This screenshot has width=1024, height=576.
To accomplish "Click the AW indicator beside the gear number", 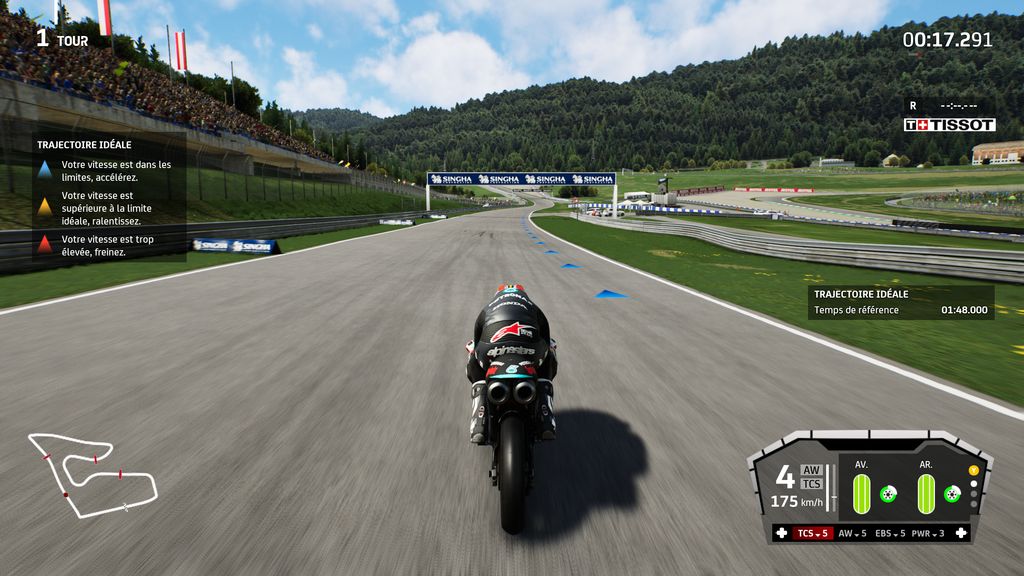I will click(x=811, y=470).
